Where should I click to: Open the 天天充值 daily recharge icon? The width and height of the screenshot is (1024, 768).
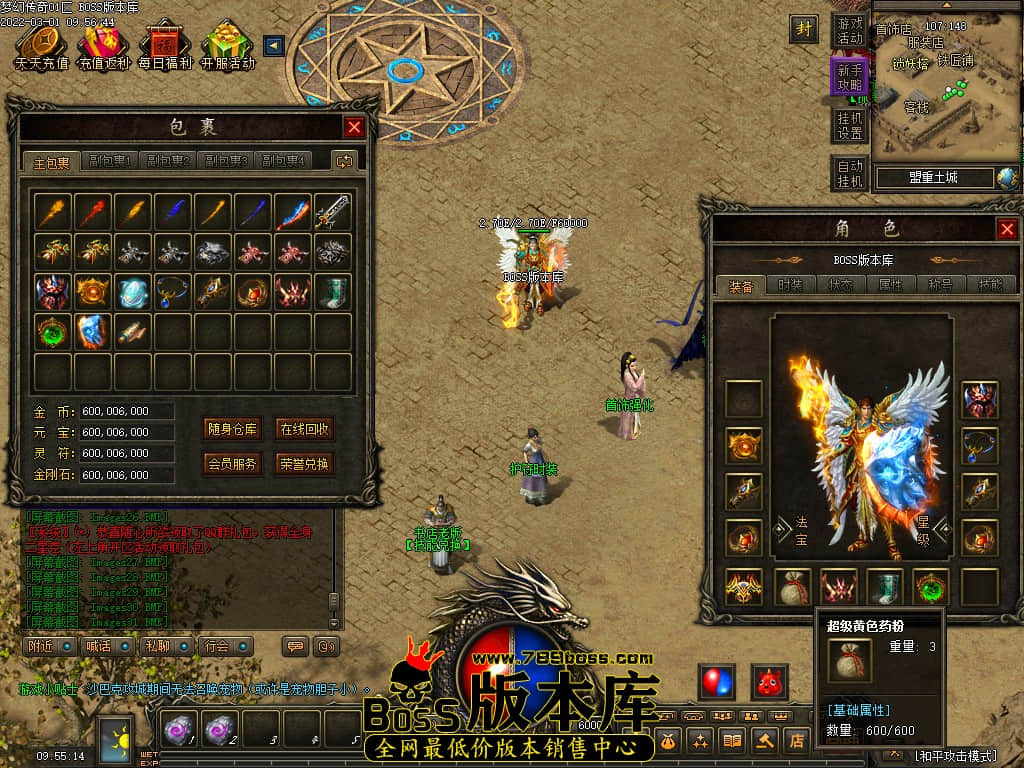tap(41, 47)
